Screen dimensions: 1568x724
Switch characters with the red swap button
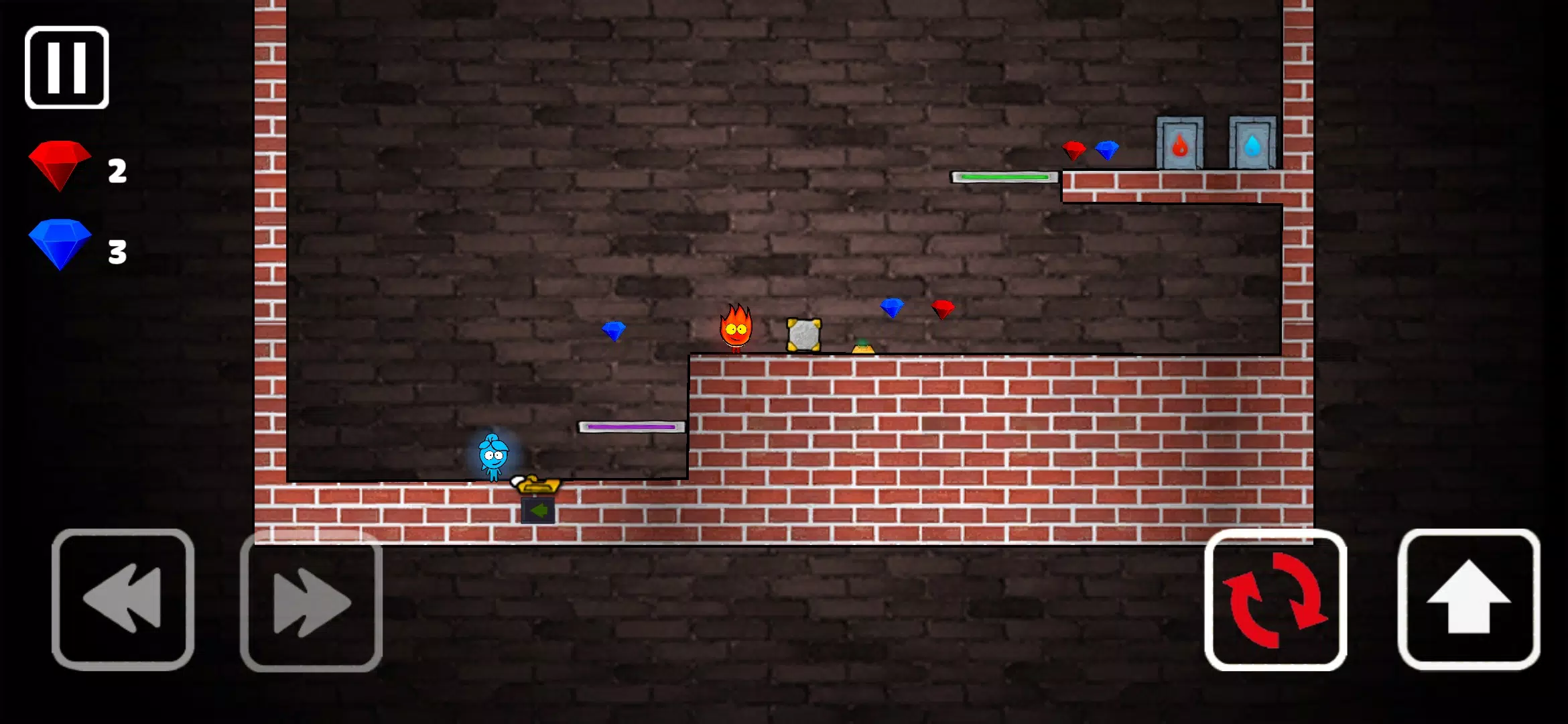[1275, 600]
